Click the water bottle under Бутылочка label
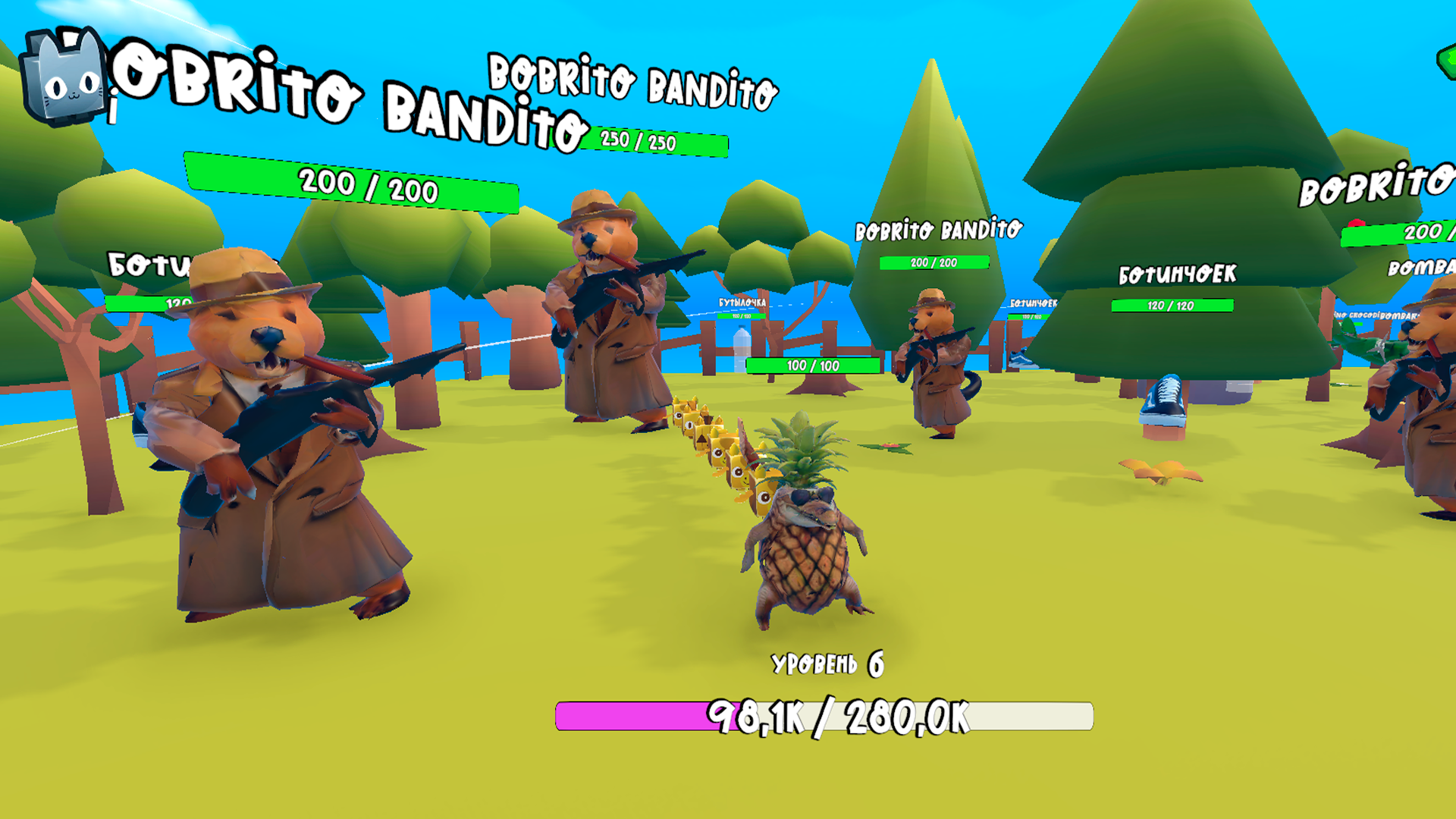Viewport: 1456px width, 819px height. pos(742,349)
